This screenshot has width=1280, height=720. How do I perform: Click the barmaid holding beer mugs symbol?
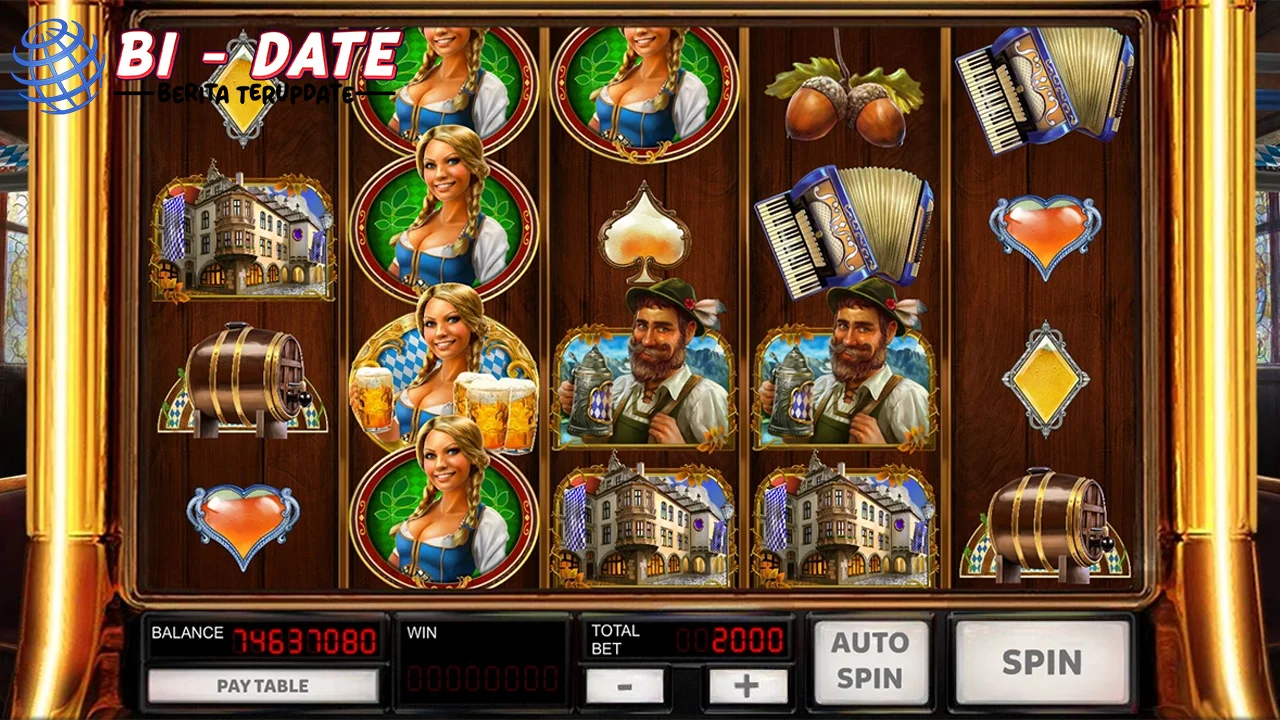pyautogui.click(x=445, y=375)
